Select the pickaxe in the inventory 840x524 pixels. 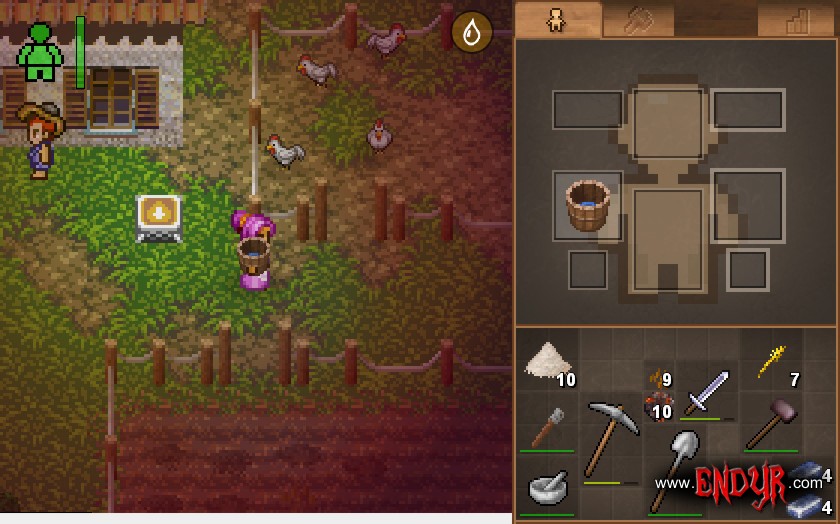(611, 436)
